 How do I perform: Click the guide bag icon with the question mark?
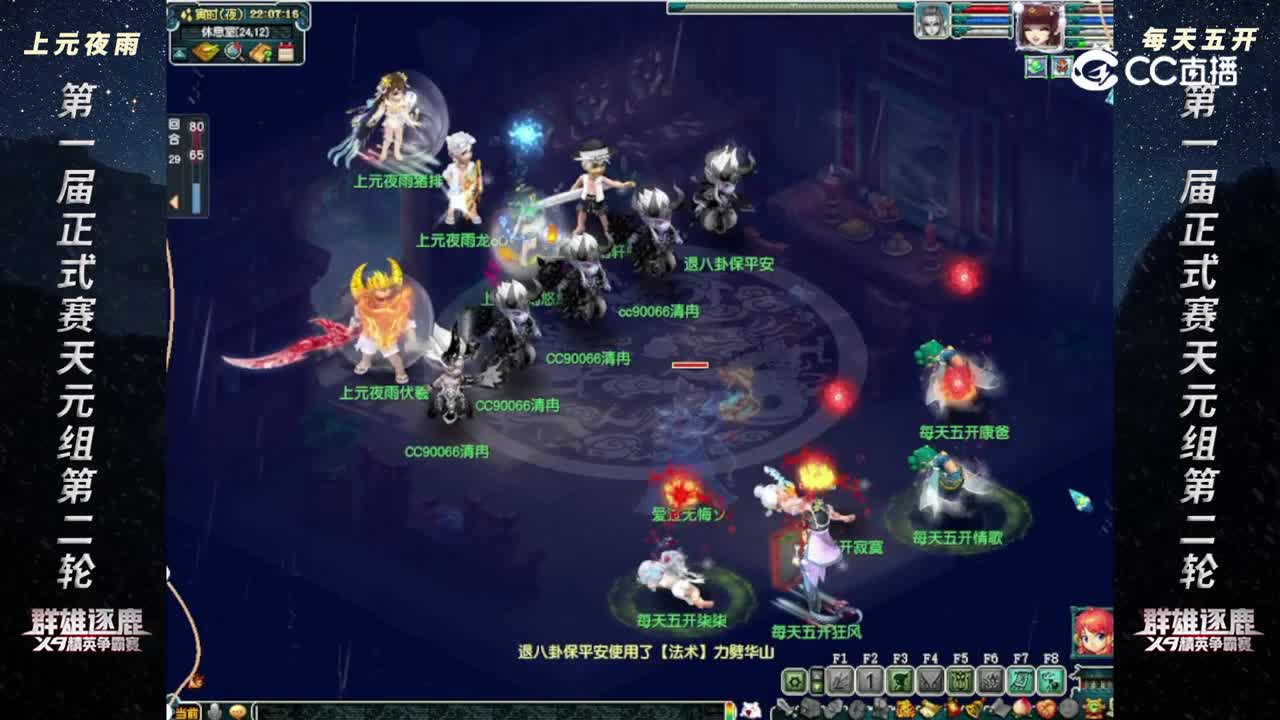click(259, 52)
